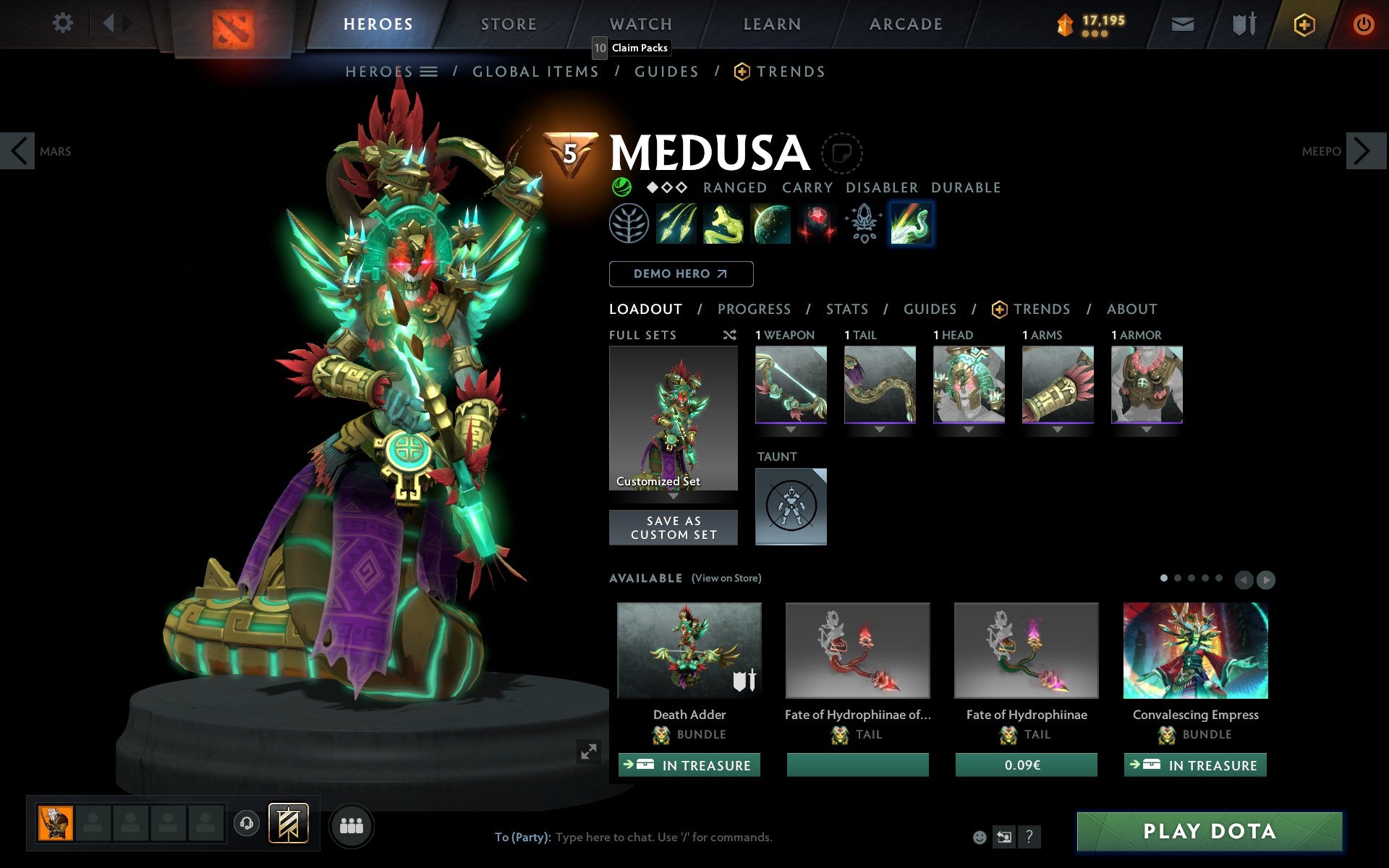
Task: Expand the 1 WEAPON item dropdown arrow
Action: [791, 429]
